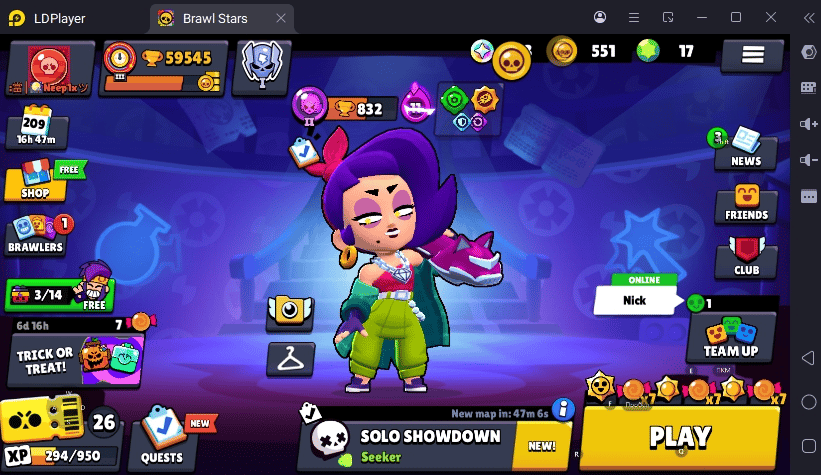Open the Brawlers collection
821x475 pixels.
(36, 235)
